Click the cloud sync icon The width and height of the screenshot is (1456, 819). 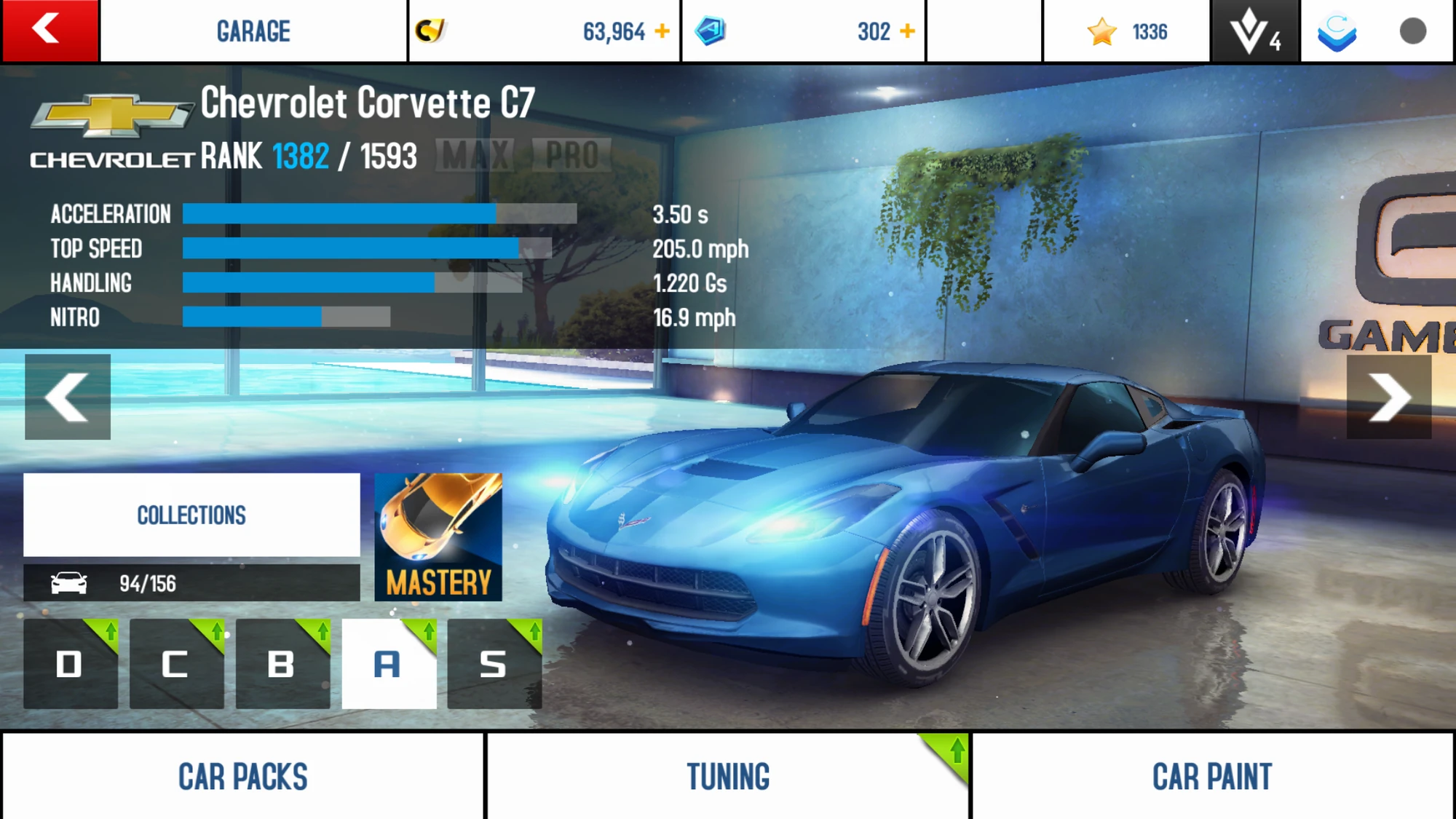coord(1338,31)
